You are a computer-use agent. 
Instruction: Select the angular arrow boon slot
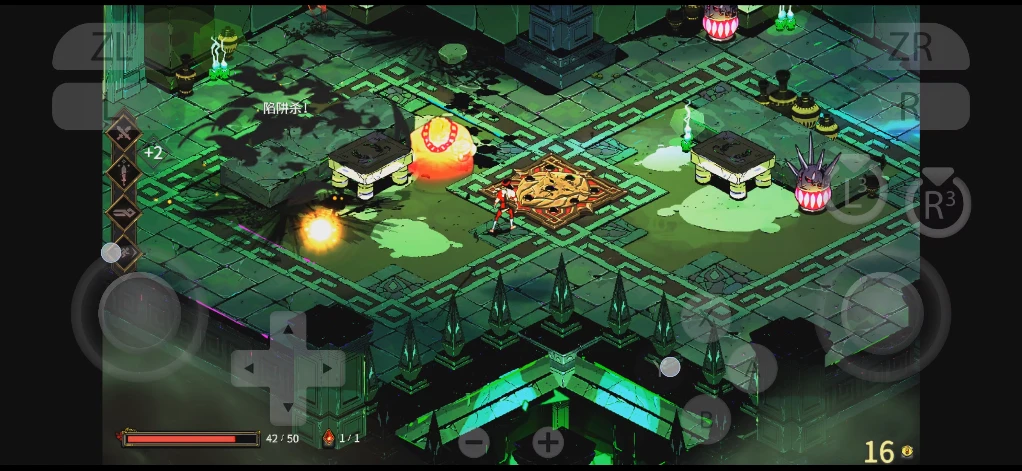(x=123, y=212)
